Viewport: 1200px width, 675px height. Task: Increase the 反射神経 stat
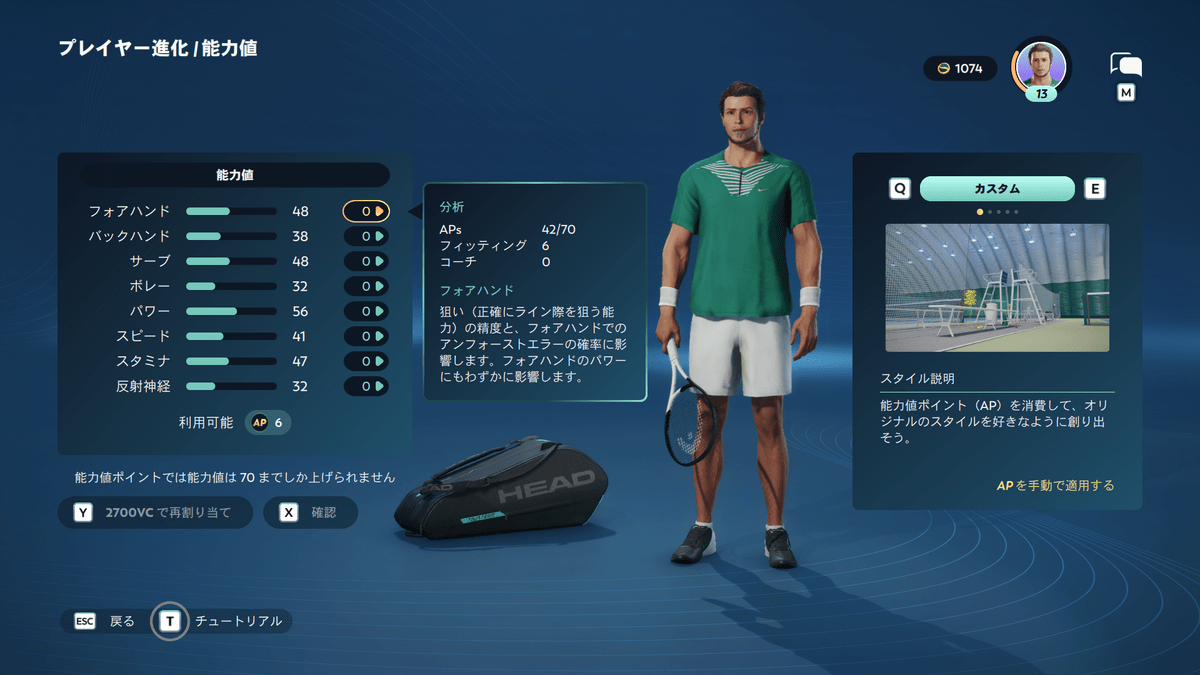[379, 386]
